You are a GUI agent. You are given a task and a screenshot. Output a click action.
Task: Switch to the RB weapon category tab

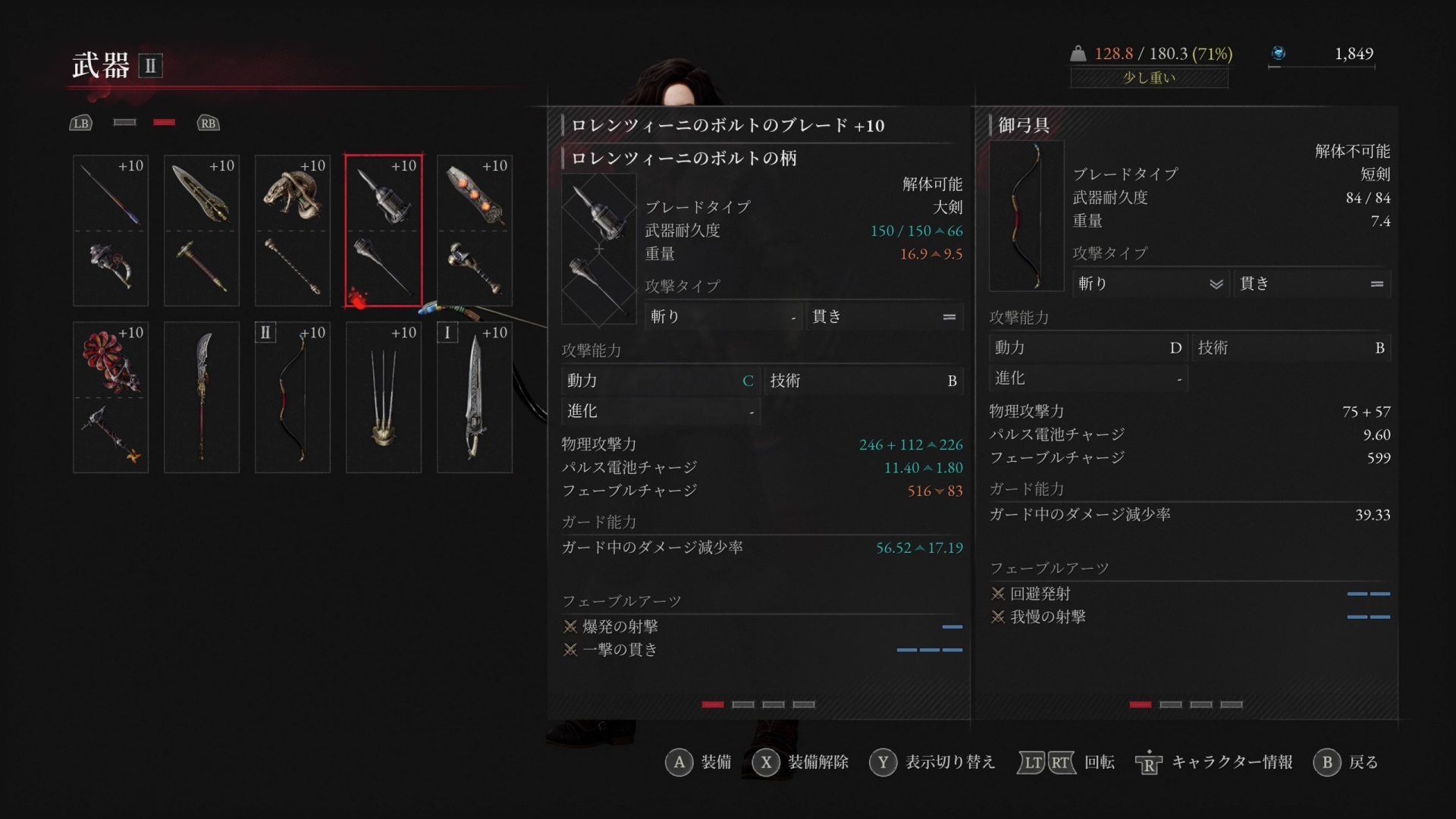208,123
